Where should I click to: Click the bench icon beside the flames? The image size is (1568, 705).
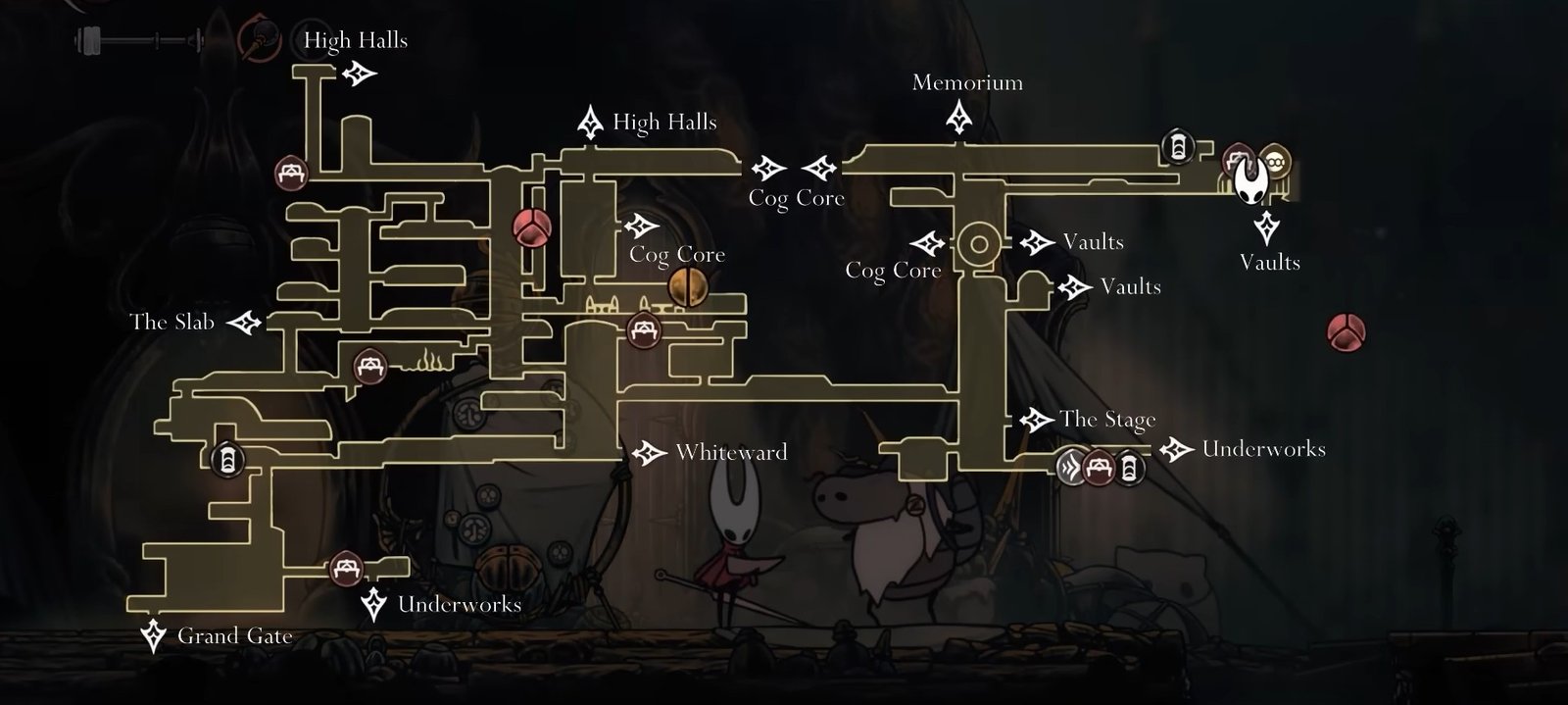pos(370,366)
